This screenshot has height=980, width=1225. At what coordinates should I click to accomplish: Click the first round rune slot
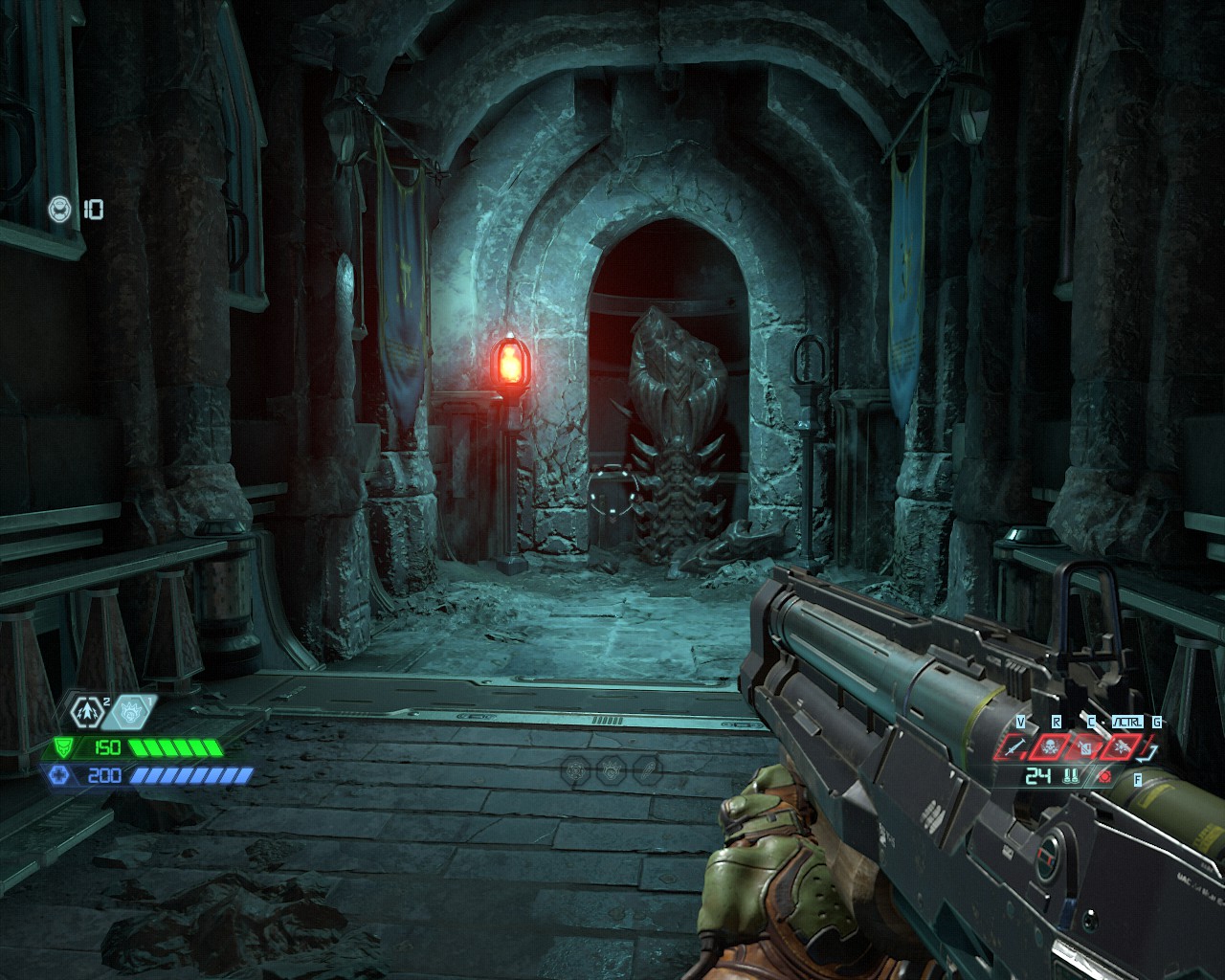coord(577,768)
